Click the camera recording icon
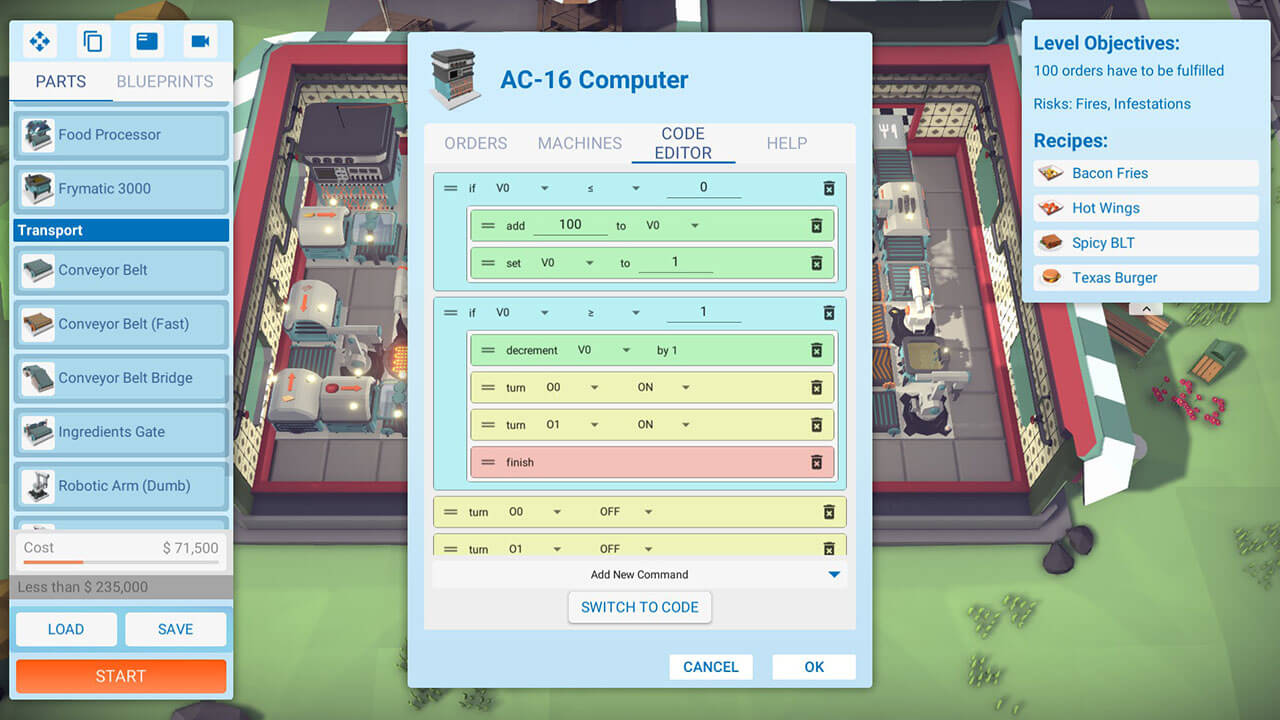Screen dimensions: 1280x720 (x=199, y=41)
